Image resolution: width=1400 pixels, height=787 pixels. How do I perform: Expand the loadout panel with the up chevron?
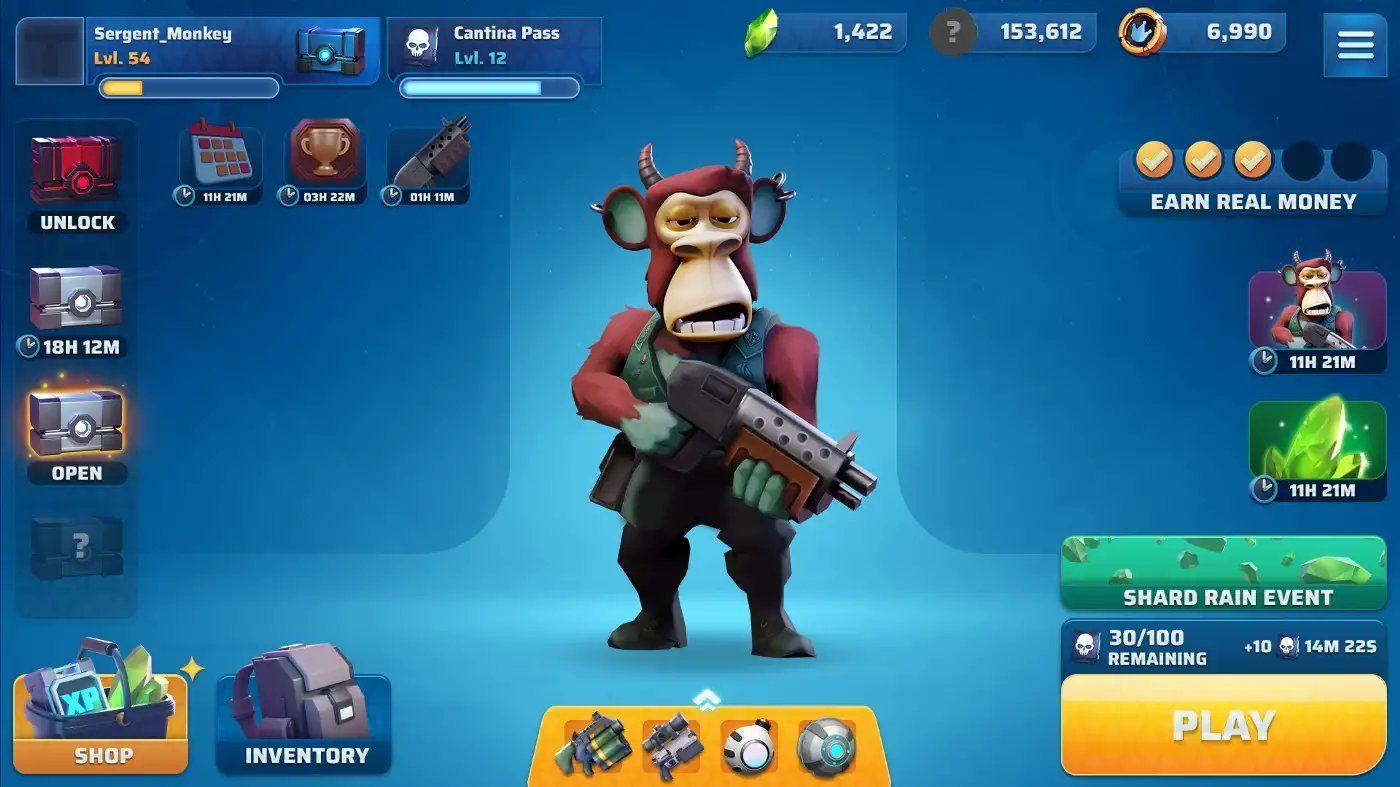click(x=706, y=701)
